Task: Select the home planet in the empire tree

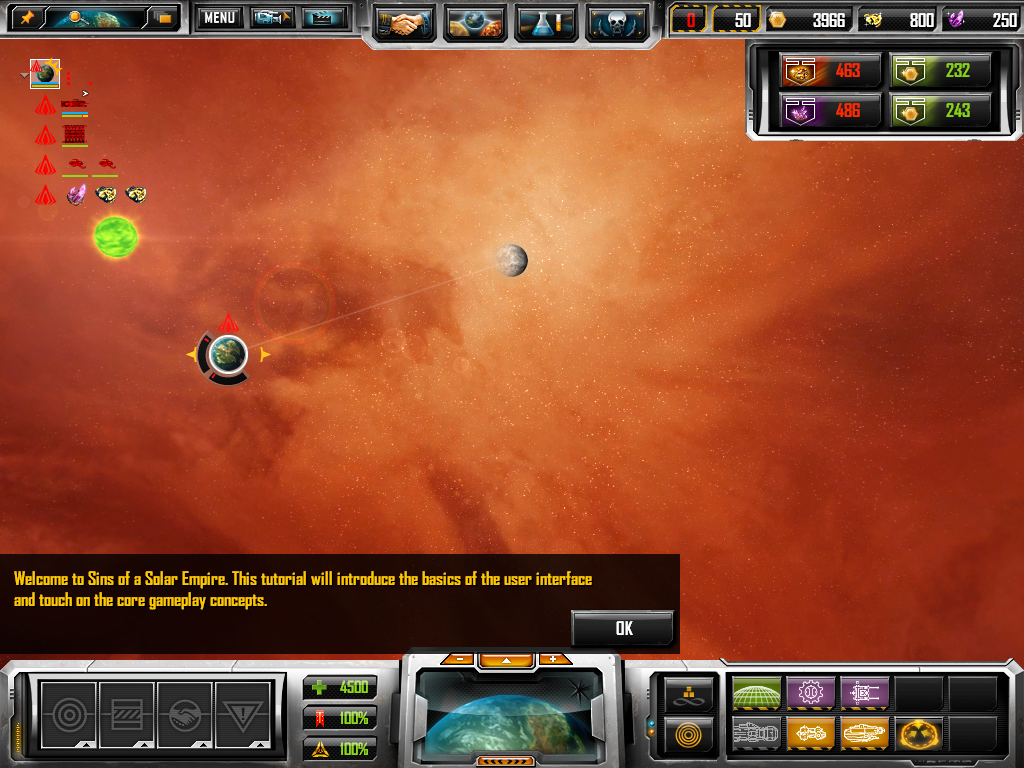Action: tap(45, 73)
